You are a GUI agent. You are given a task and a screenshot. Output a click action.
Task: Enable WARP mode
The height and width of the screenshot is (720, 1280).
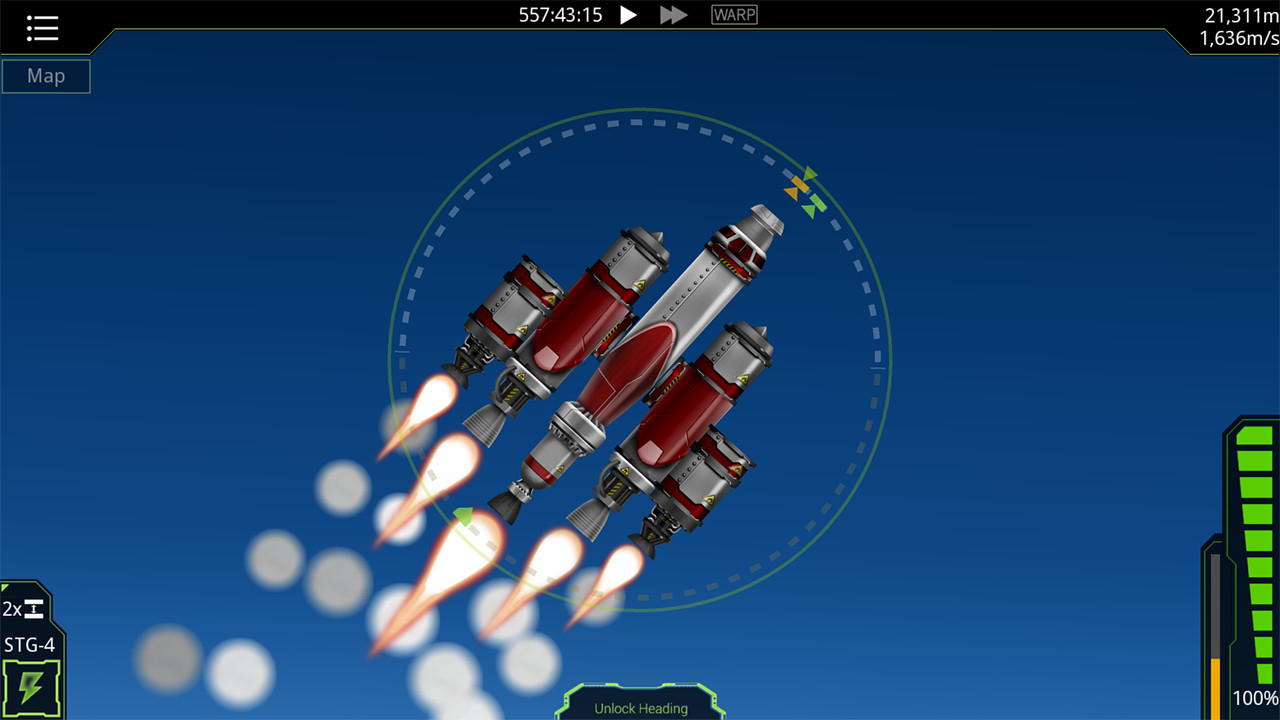pos(733,14)
